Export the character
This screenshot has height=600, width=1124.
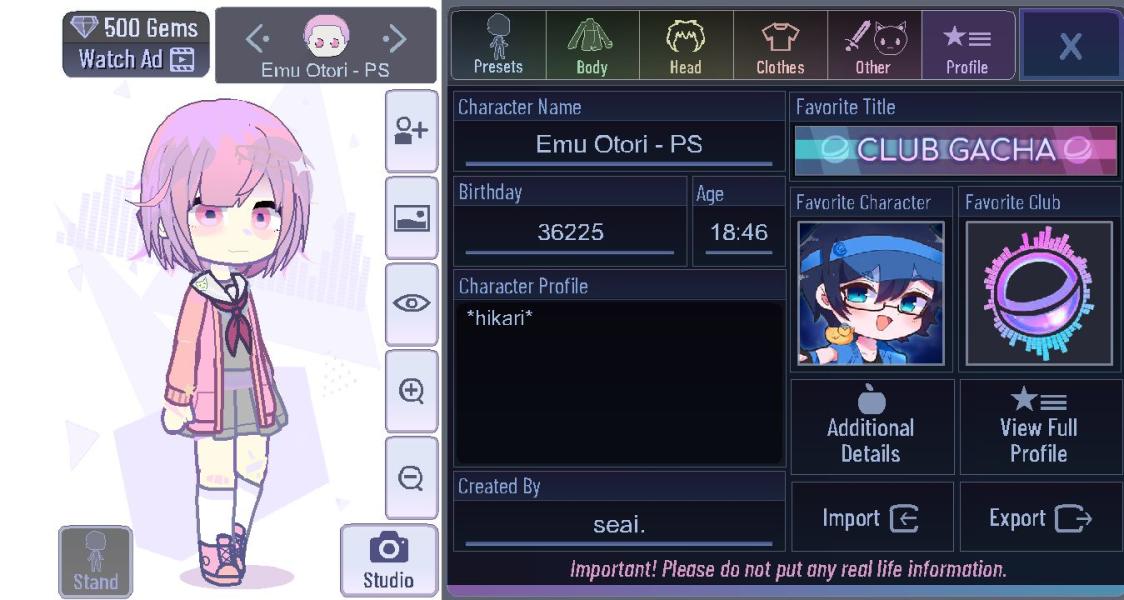click(x=1039, y=518)
